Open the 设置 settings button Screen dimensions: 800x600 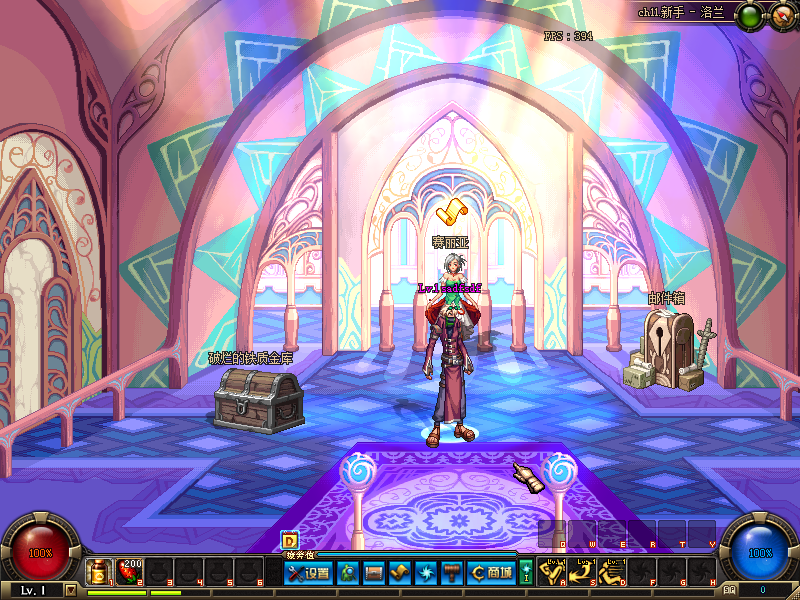point(308,573)
